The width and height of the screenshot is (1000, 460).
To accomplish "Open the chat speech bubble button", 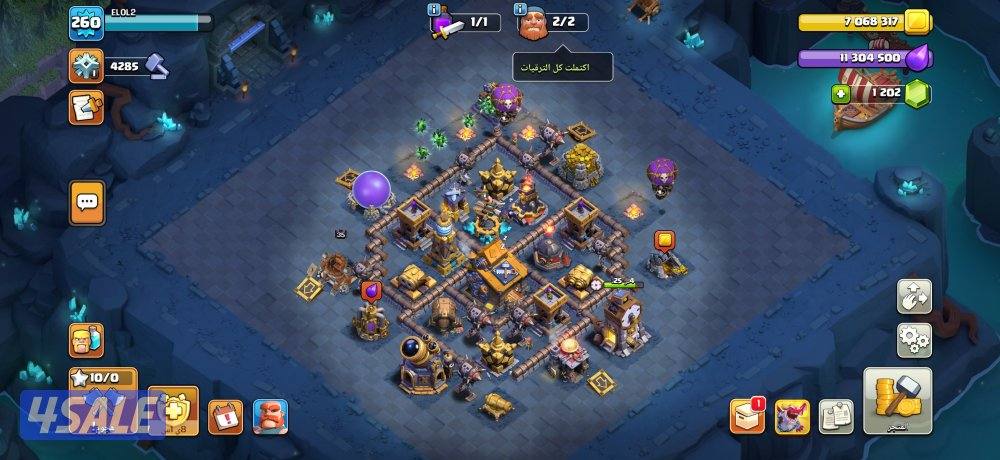I will pos(86,203).
